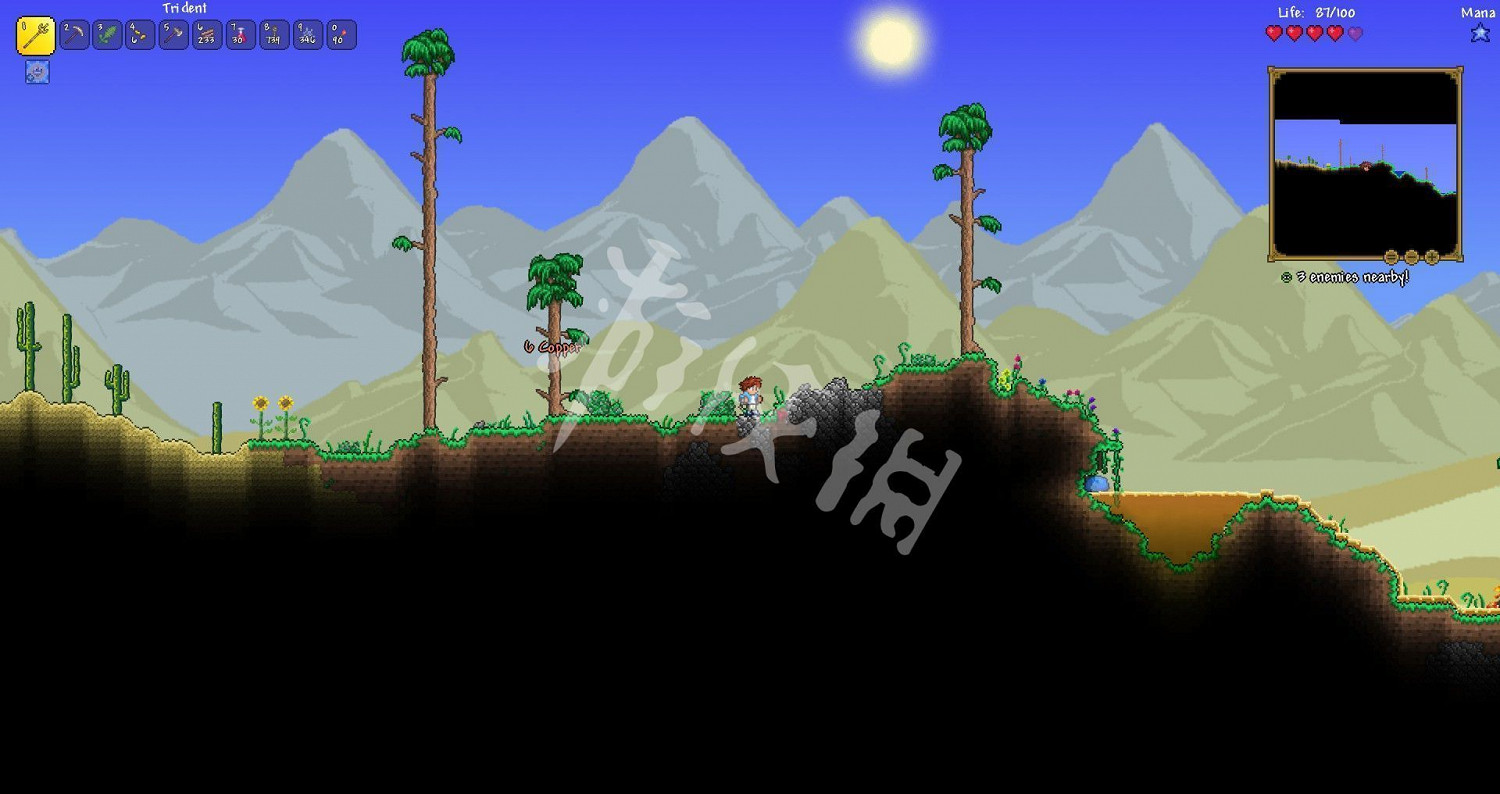Select the torches in hotbar slot 8

tap(272, 34)
